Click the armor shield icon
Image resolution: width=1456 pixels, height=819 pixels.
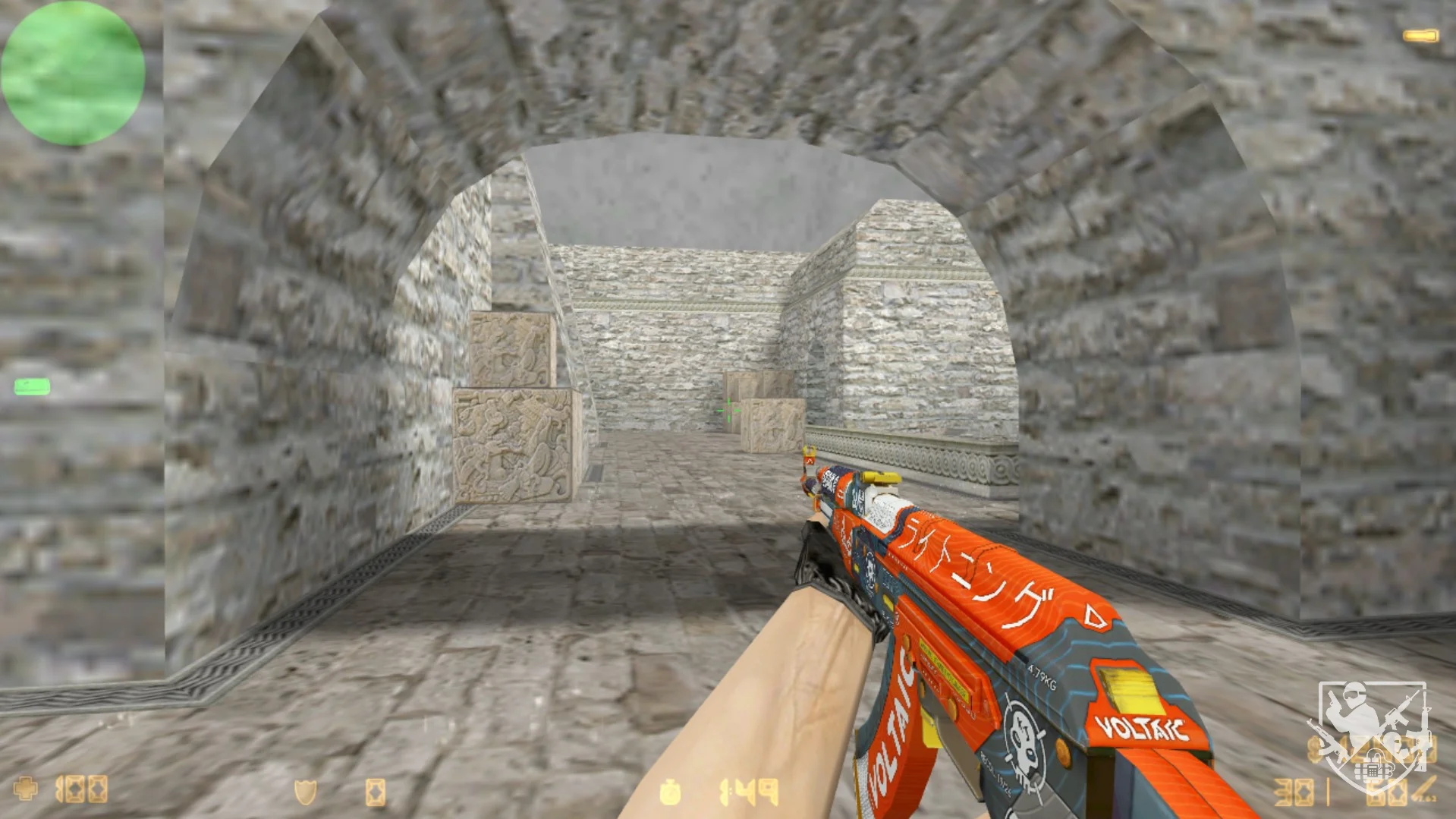point(305,792)
